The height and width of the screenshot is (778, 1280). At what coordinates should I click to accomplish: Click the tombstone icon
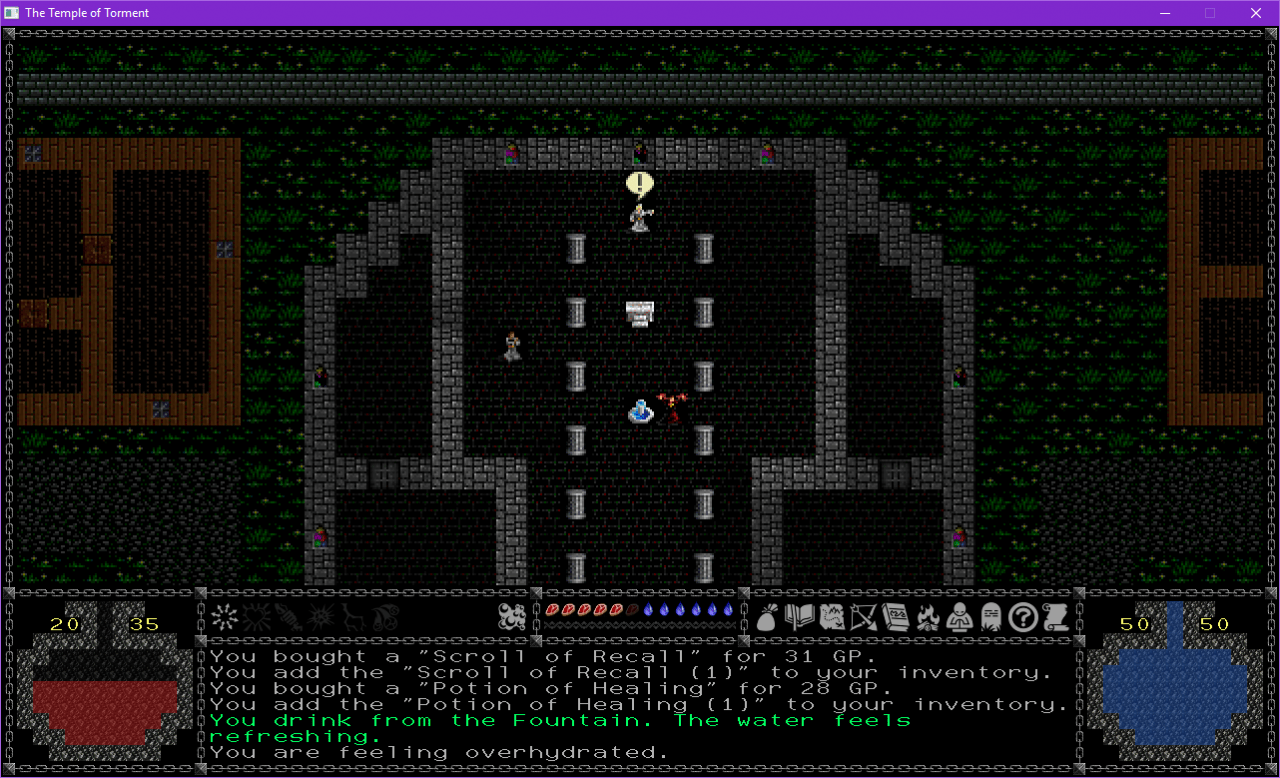989,617
